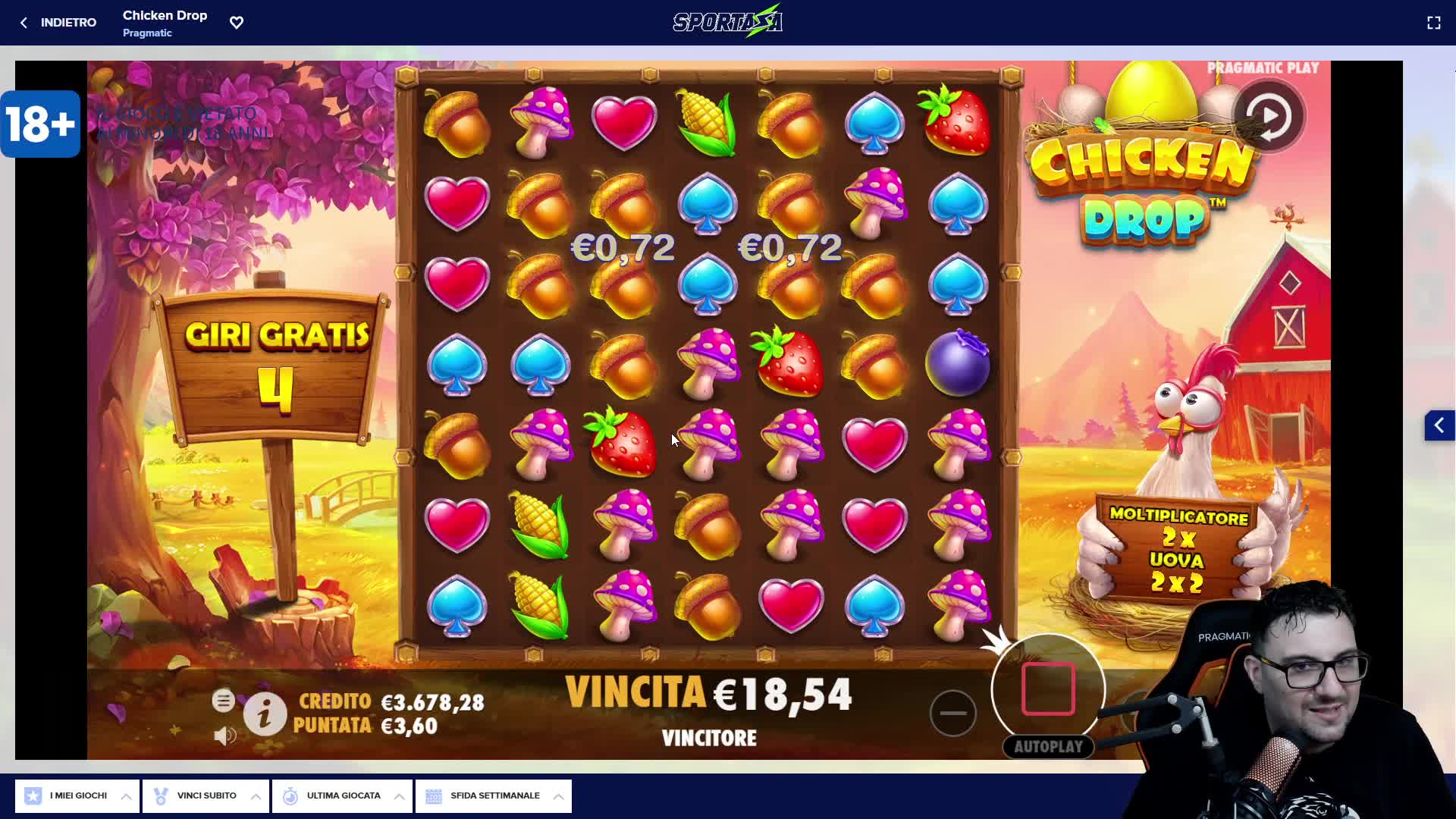Toggle fullscreen mode in the top bar
The width and height of the screenshot is (1456, 819).
click(1433, 23)
